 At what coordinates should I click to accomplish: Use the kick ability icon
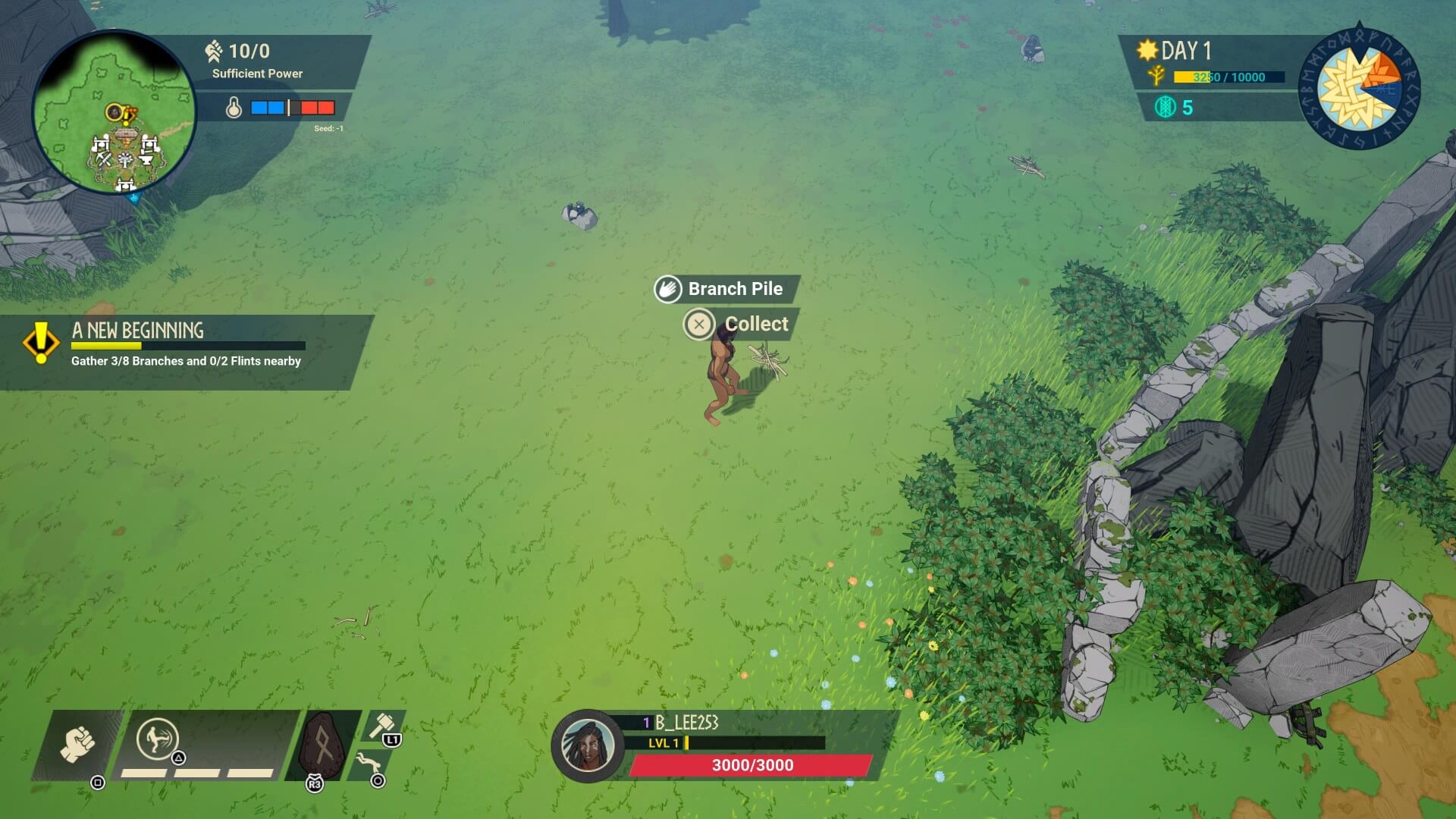[158, 739]
